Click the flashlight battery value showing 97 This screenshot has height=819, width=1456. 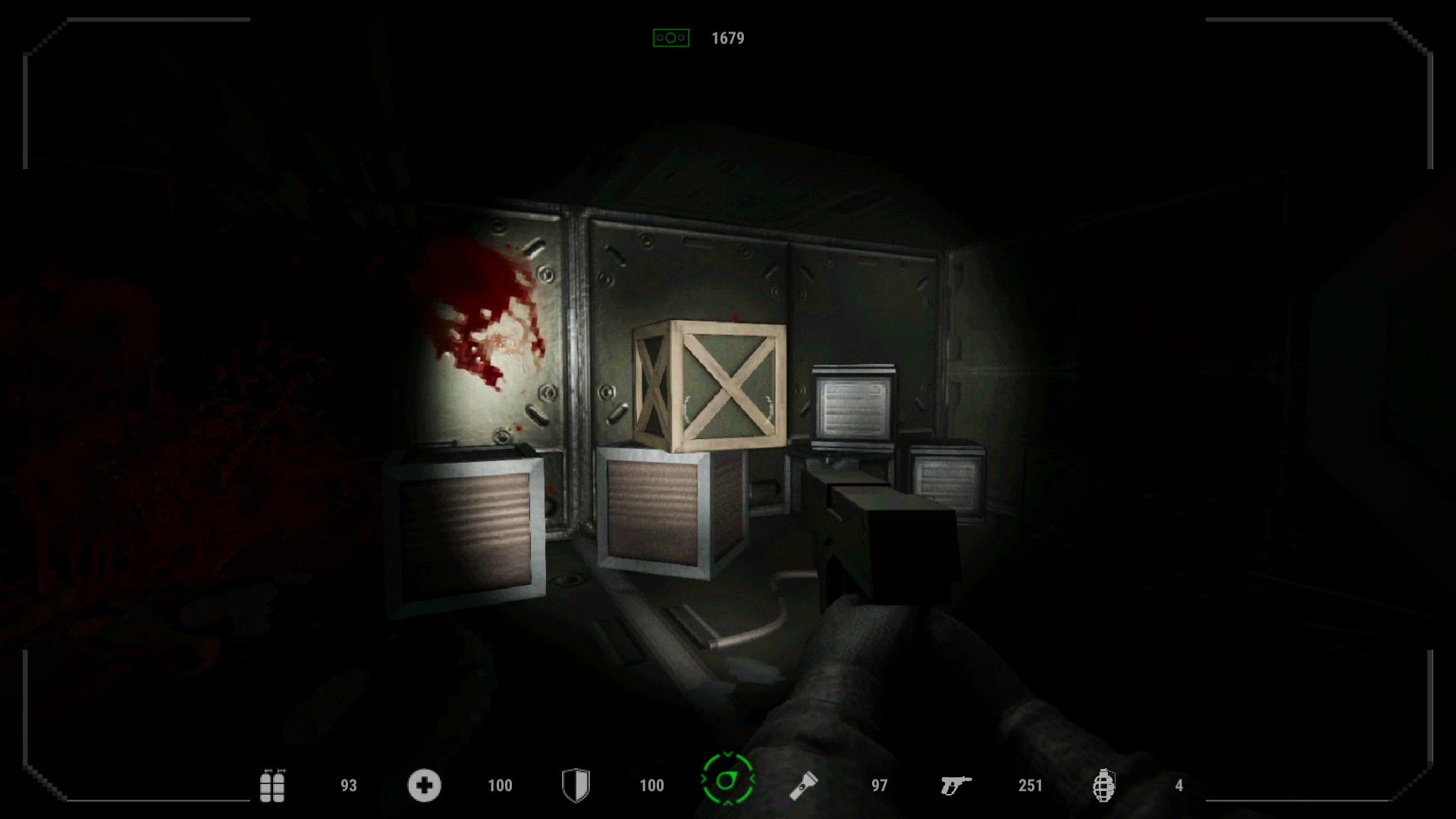(x=879, y=786)
